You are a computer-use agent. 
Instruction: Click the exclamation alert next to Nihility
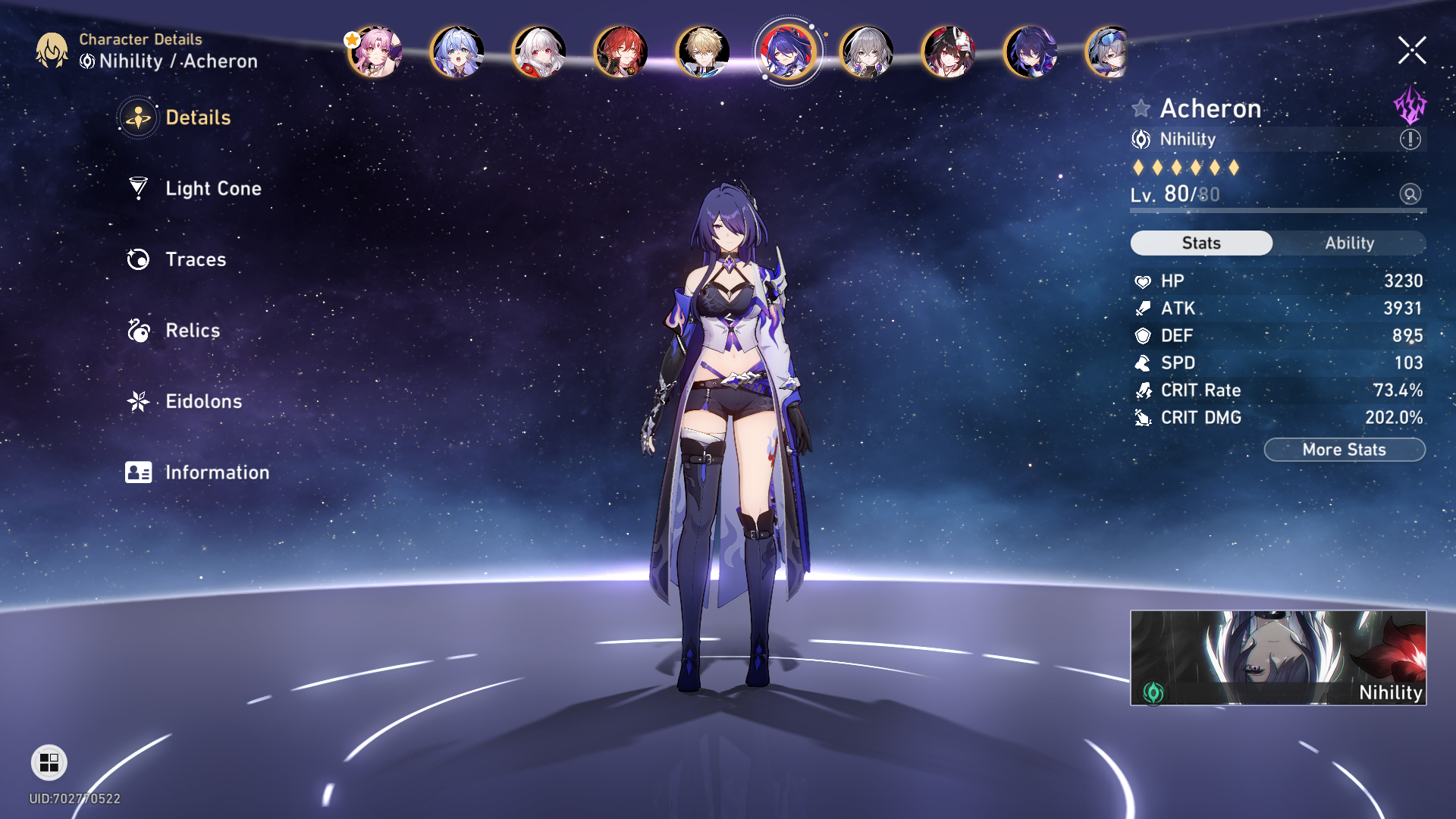1408,139
